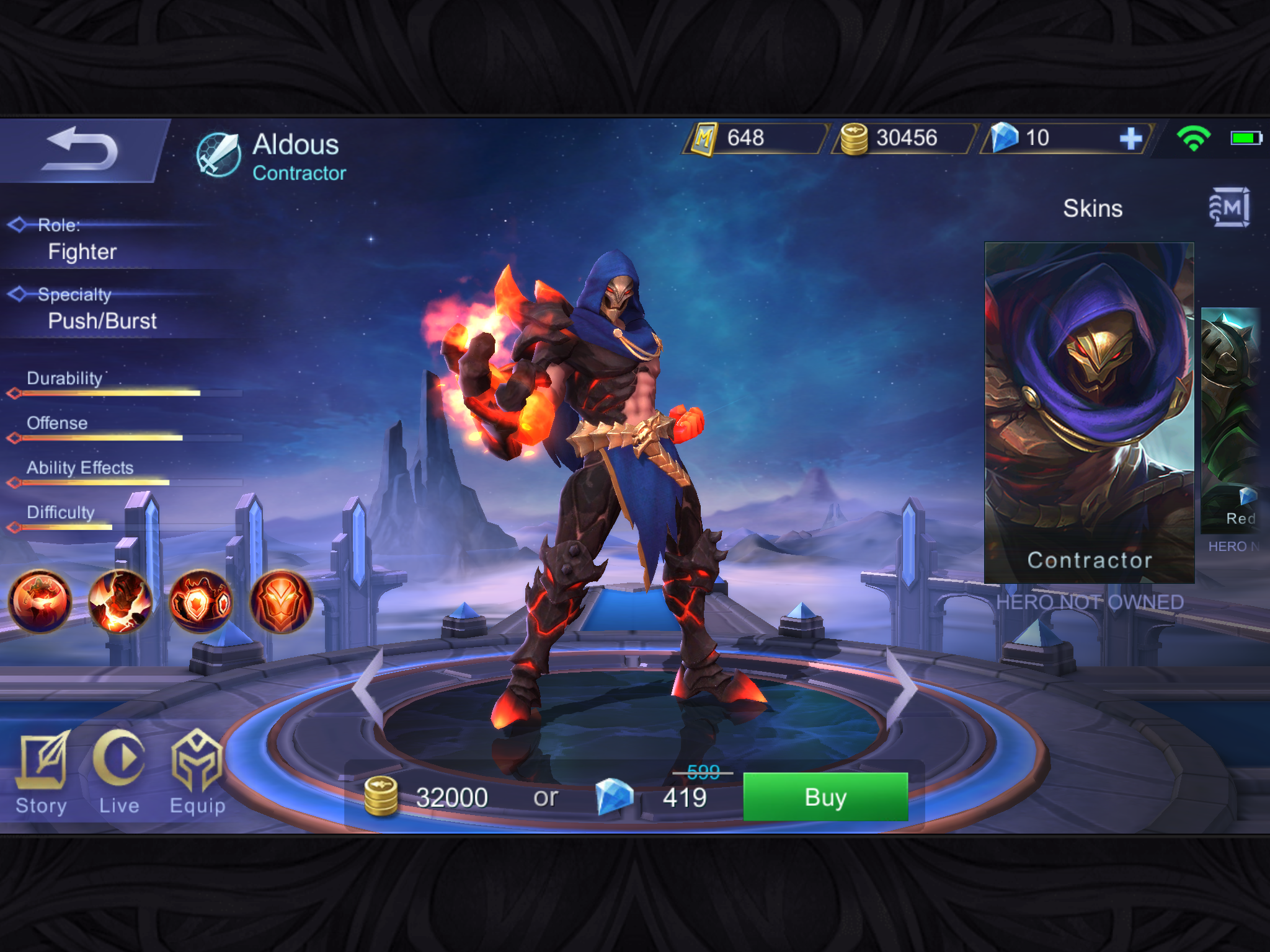Select the partially visible Red skin thumbnail
This screenshot has width=1270, height=952.
(1232, 420)
